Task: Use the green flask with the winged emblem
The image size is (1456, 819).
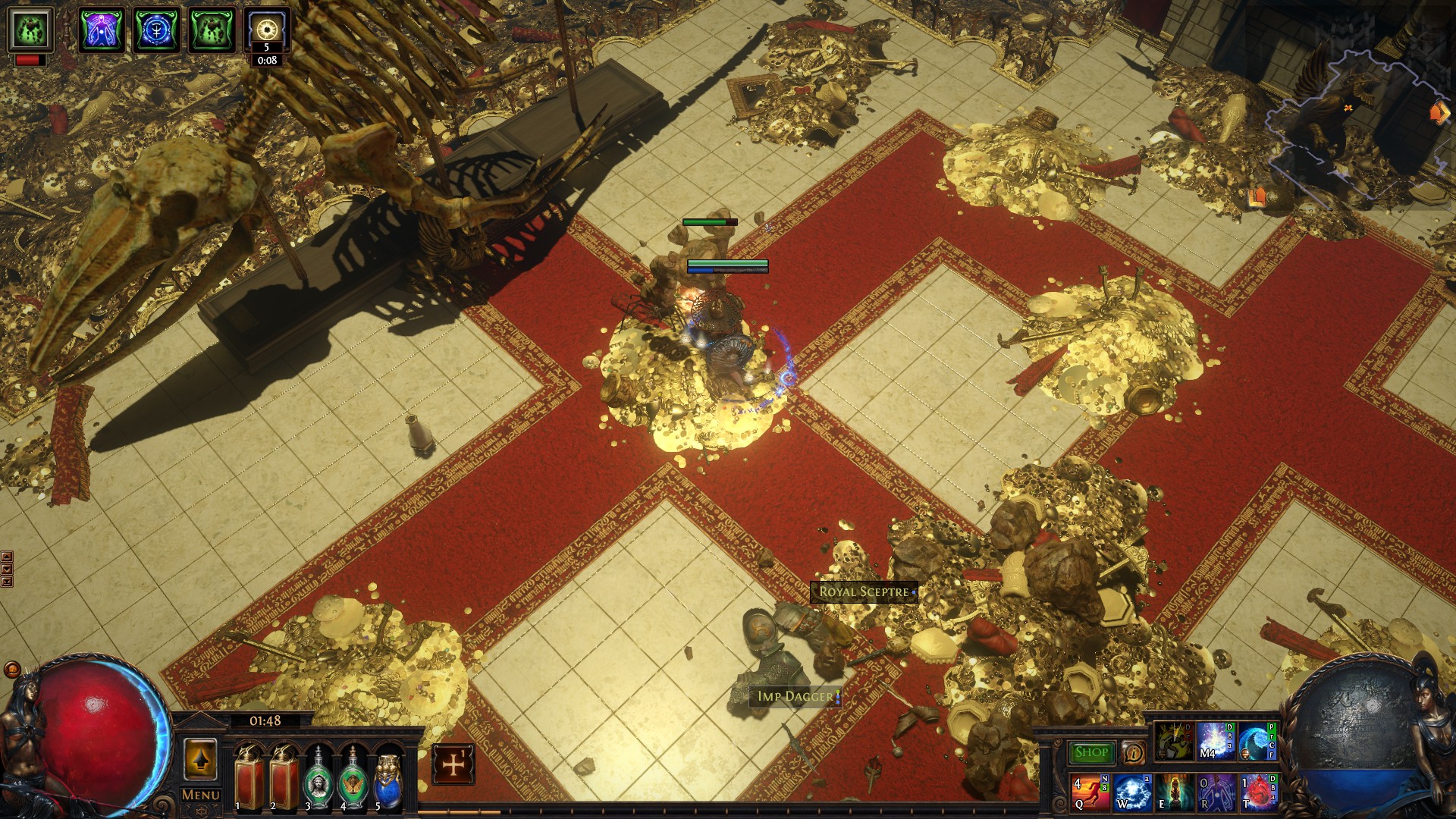Action: pos(353,777)
